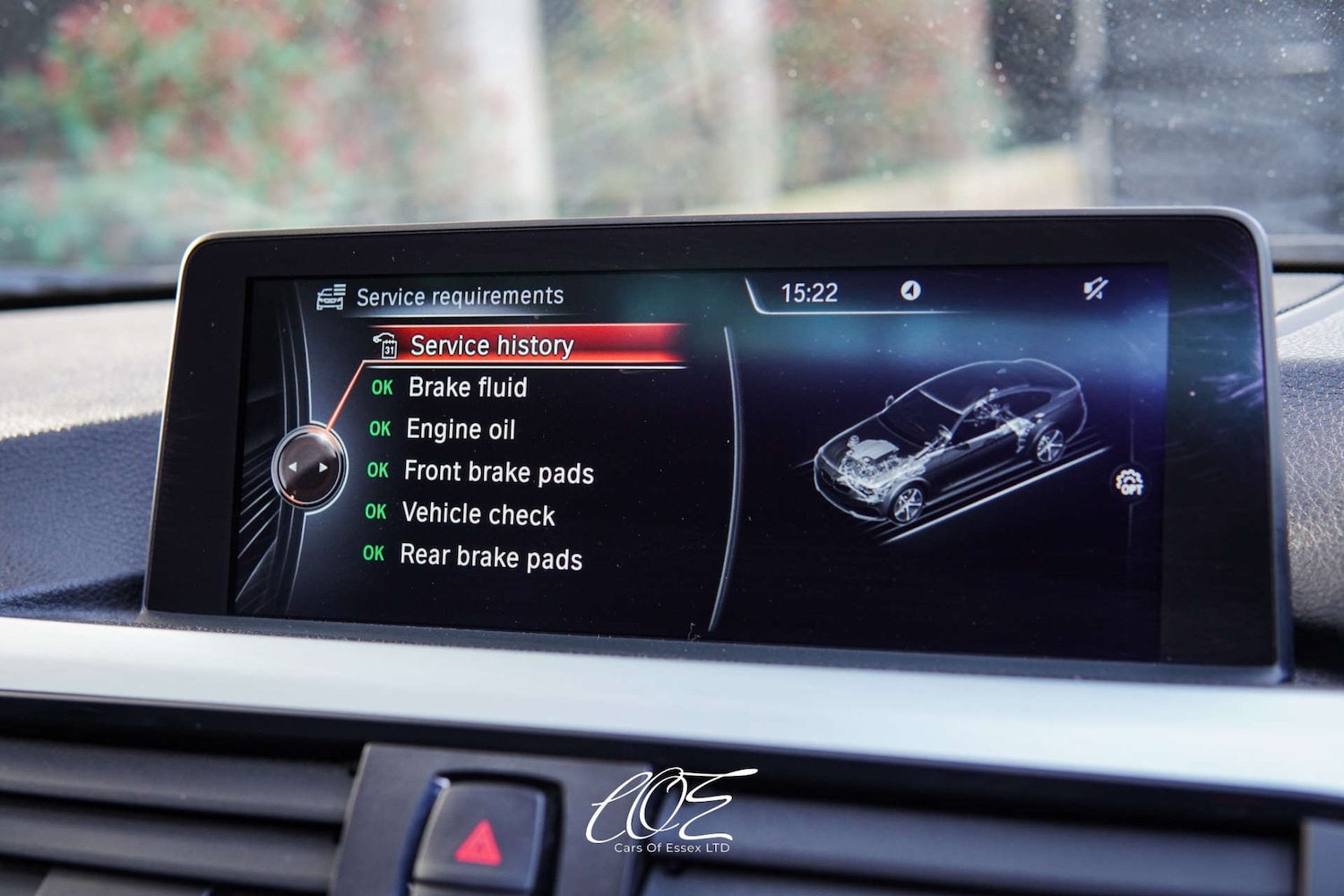Click the navigation arrow status icon
Screen dimensions: 1344x896
pos(909,292)
